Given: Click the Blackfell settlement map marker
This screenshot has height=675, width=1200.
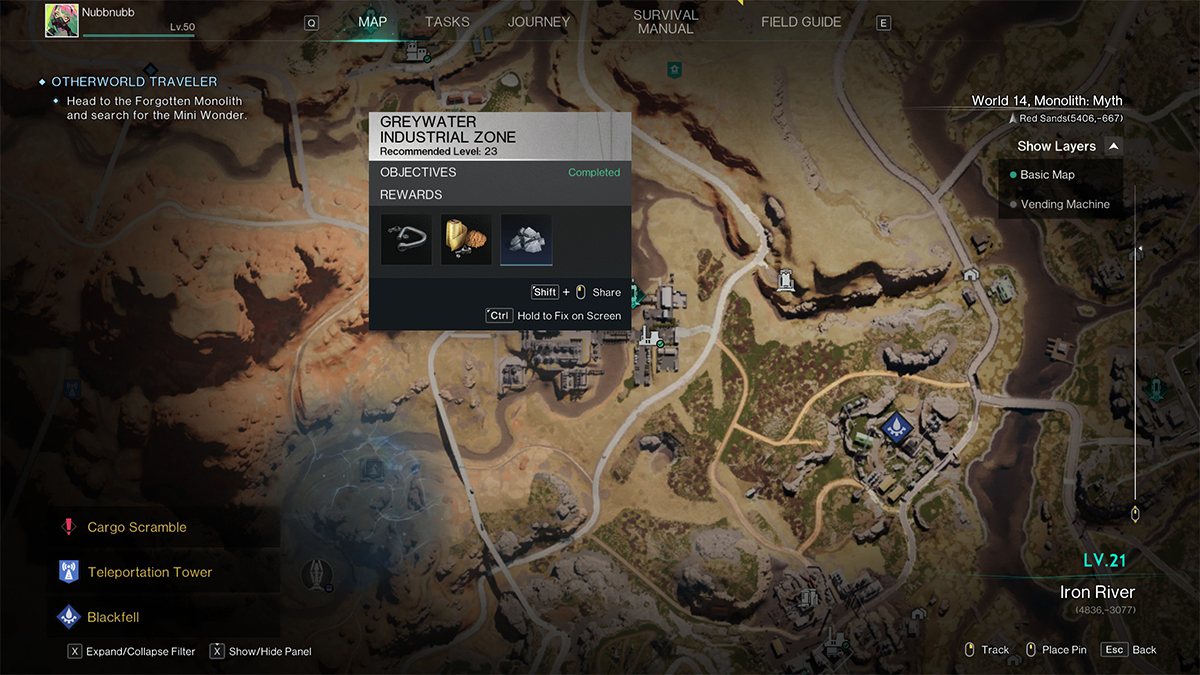Looking at the screenshot, I should 899,428.
